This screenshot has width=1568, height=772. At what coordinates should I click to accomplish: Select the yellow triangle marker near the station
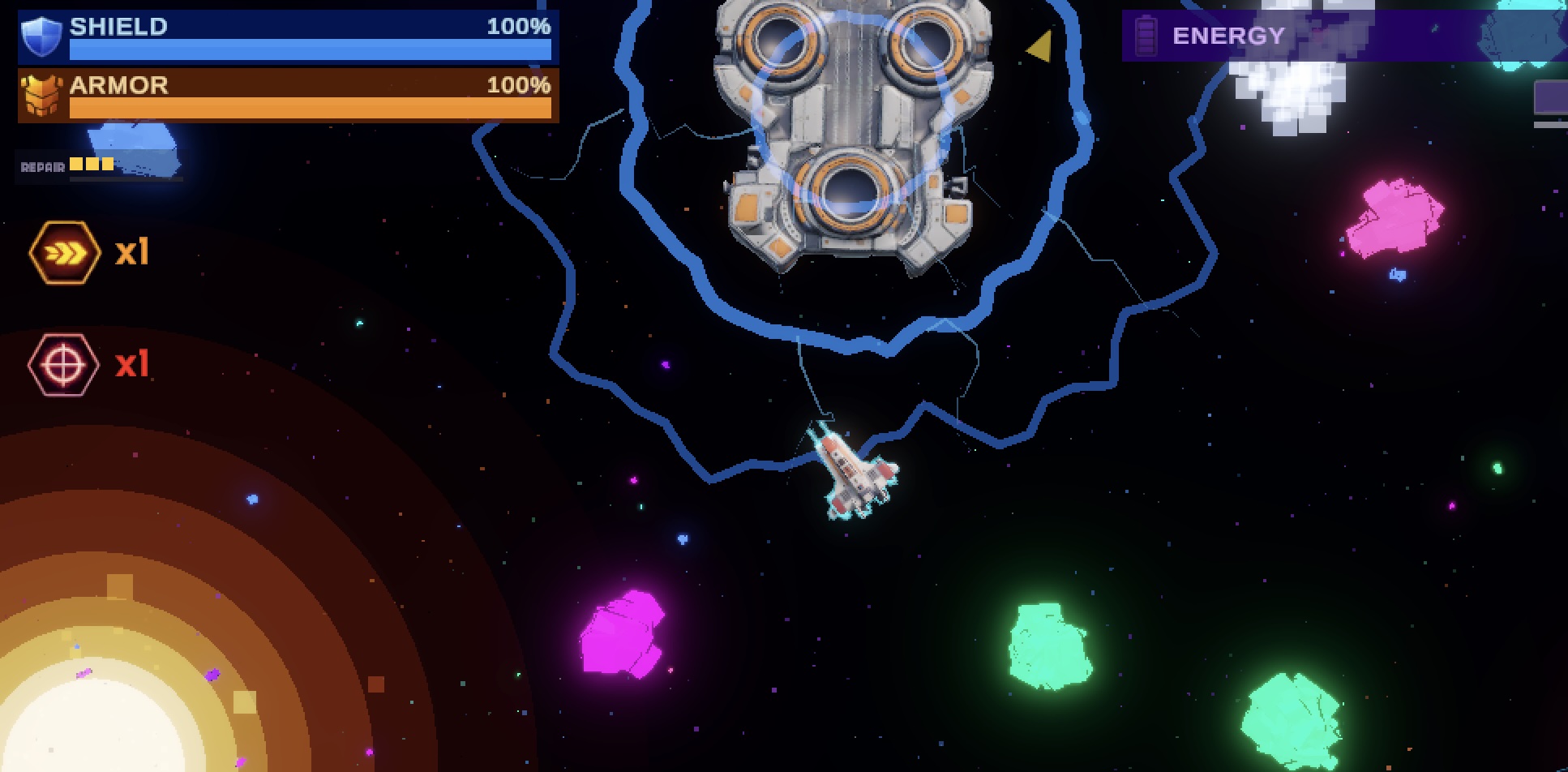pyautogui.click(x=1039, y=47)
